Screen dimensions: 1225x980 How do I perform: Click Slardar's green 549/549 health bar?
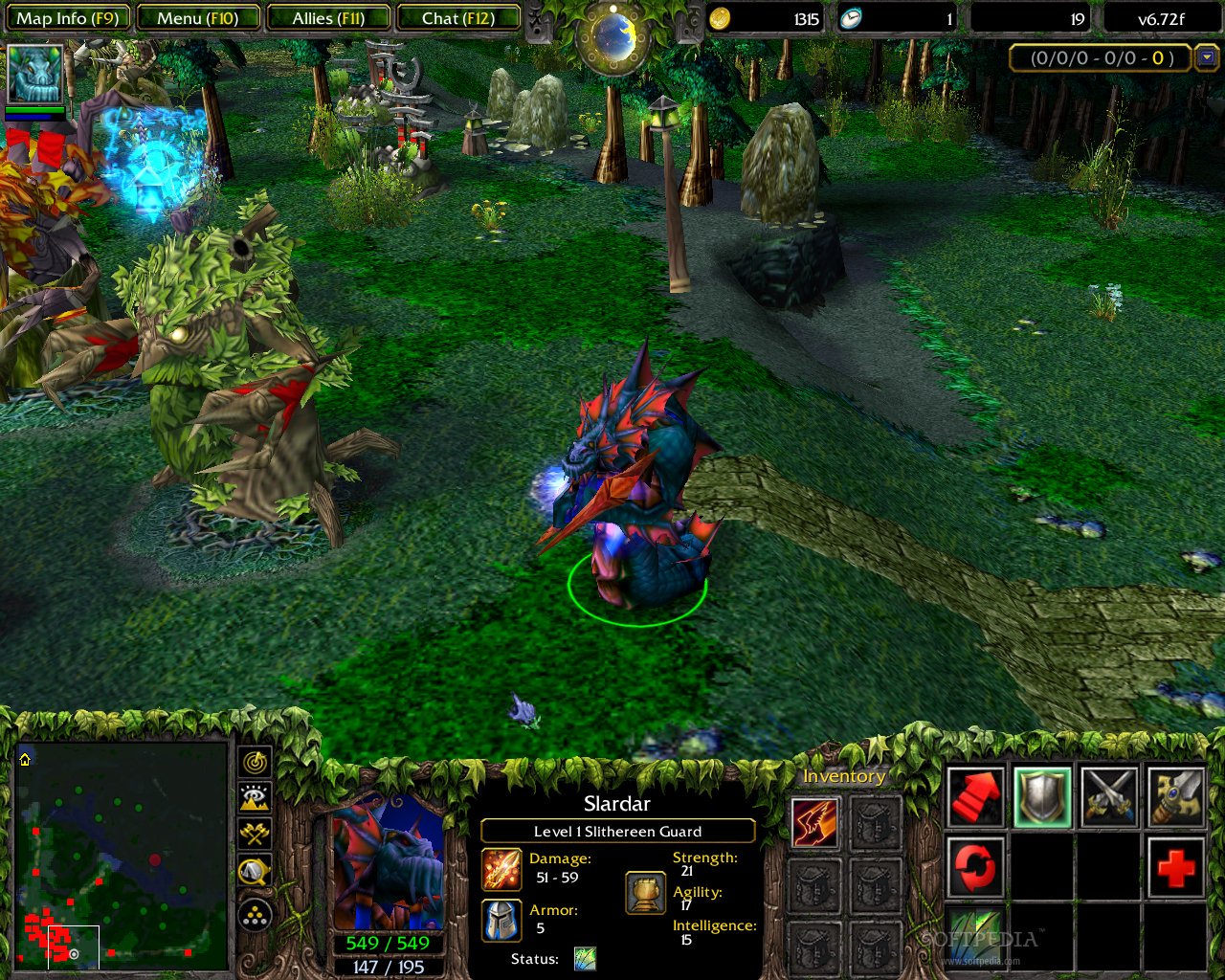[387, 943]
